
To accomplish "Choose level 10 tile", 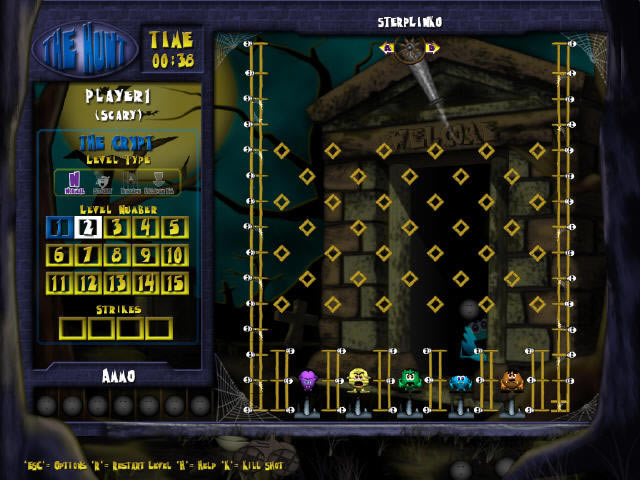I will 175,255.
